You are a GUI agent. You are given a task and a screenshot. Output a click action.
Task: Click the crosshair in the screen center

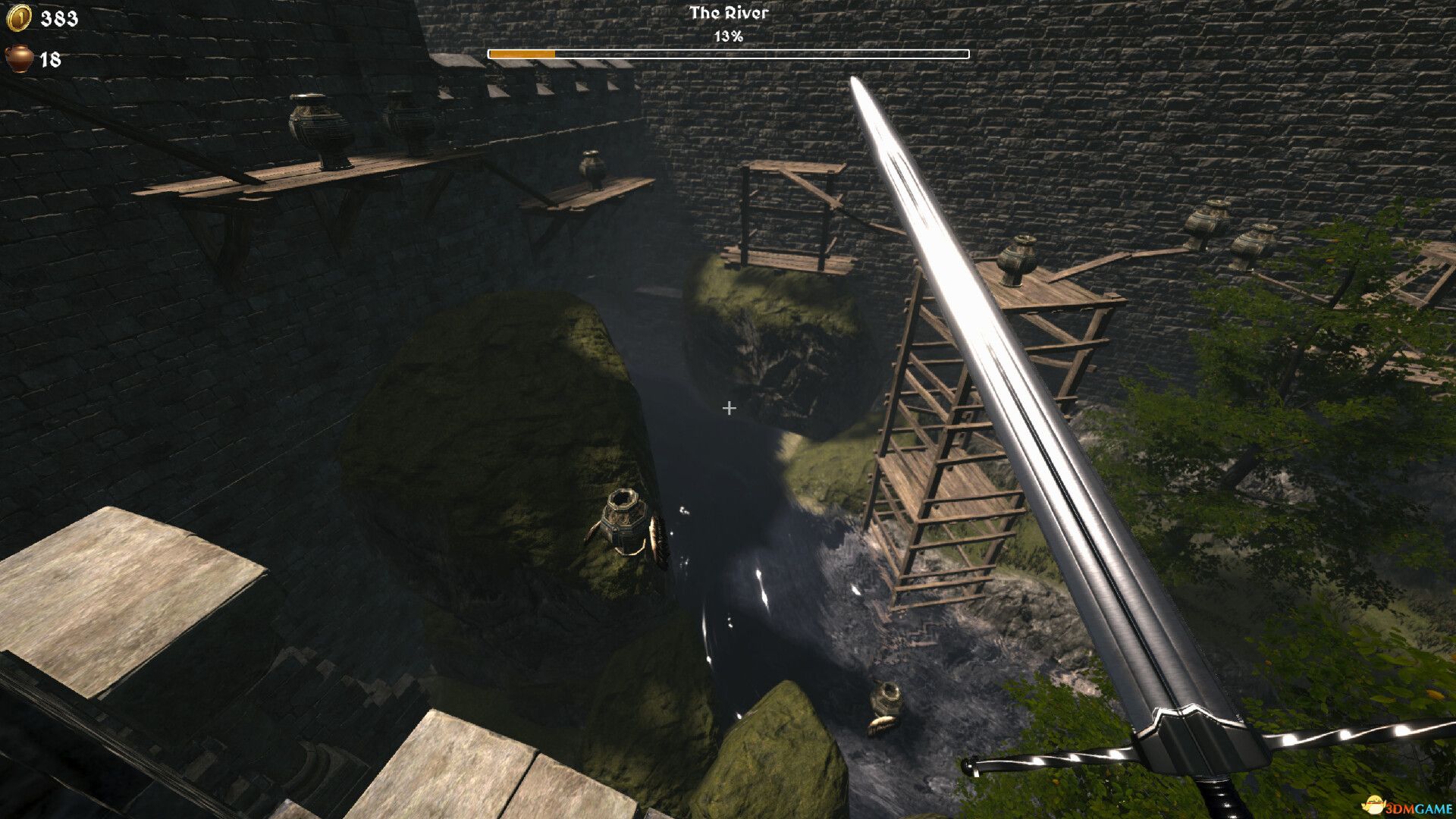coord(729,408)
